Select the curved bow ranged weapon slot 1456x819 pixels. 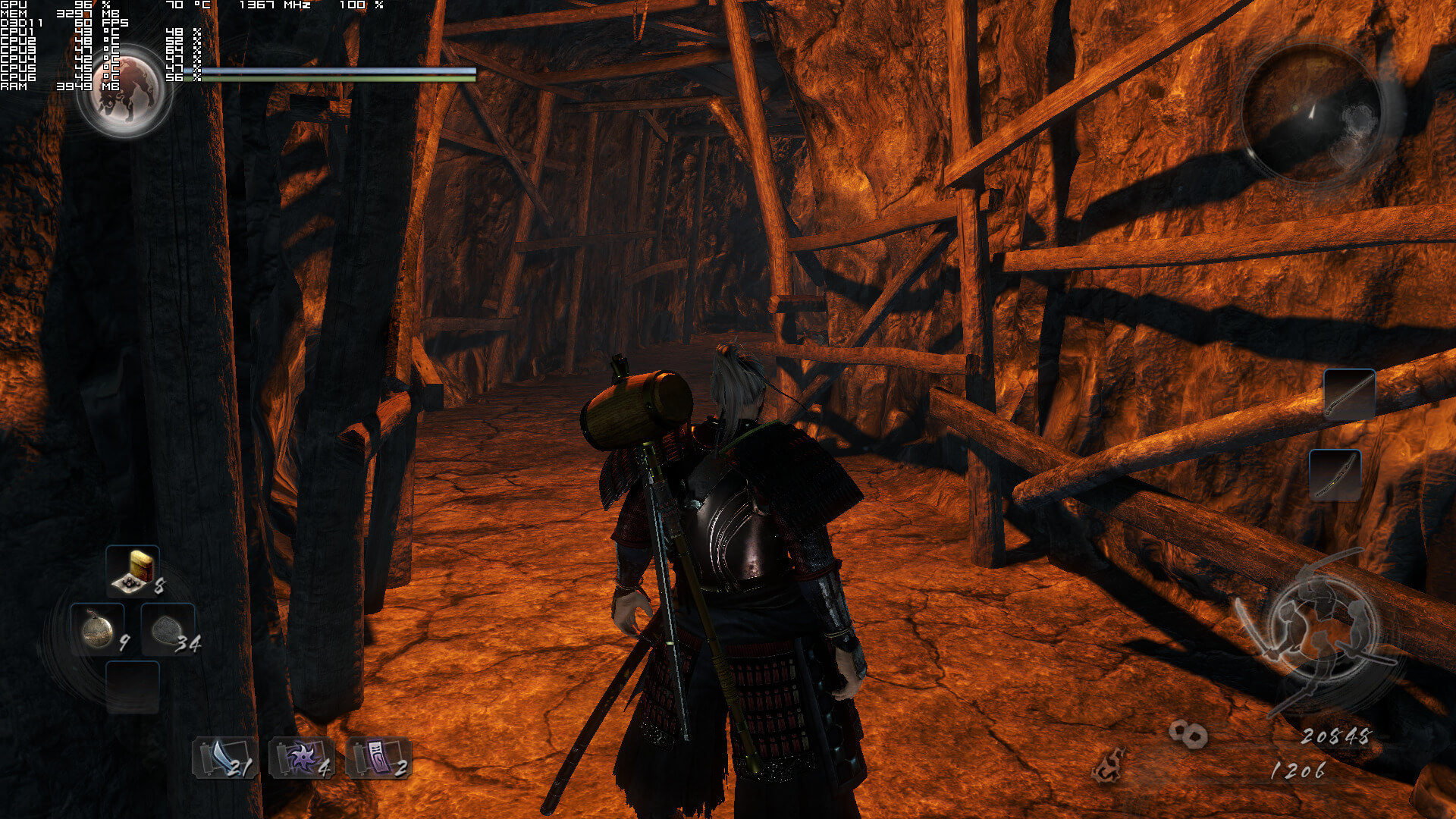click(1335, 475)
